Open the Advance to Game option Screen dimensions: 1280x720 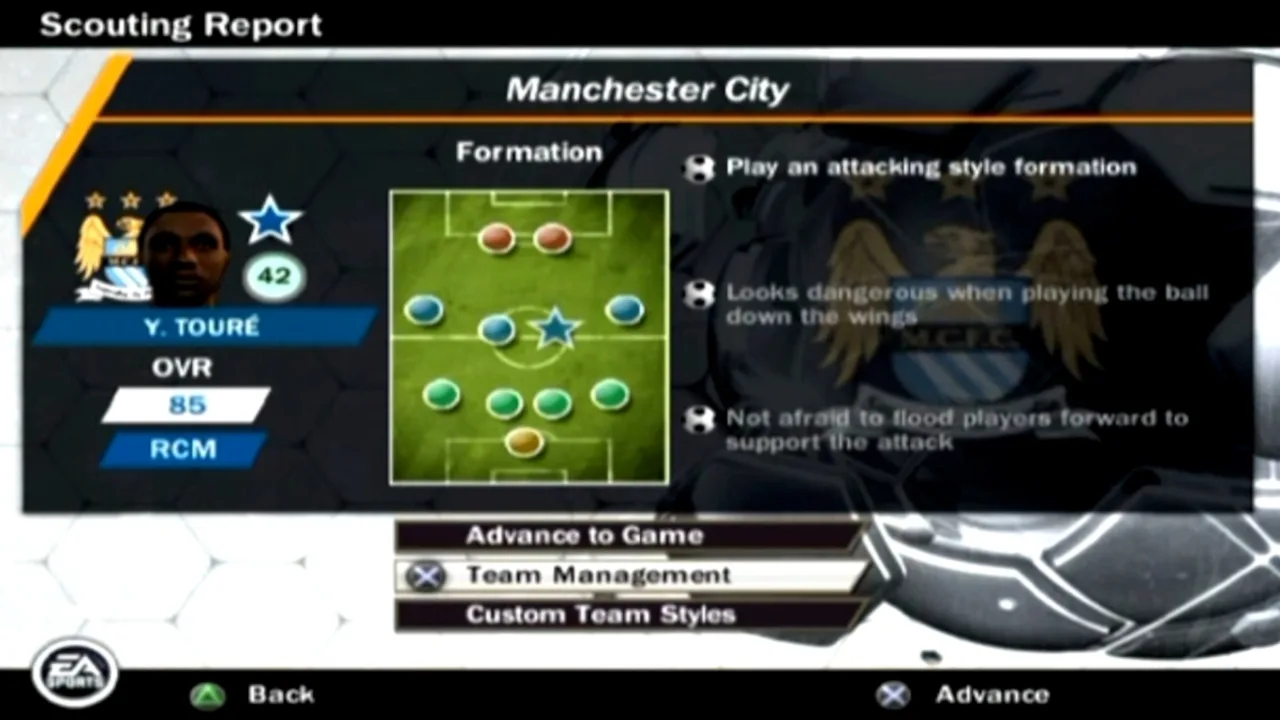[x=583, y=536]
